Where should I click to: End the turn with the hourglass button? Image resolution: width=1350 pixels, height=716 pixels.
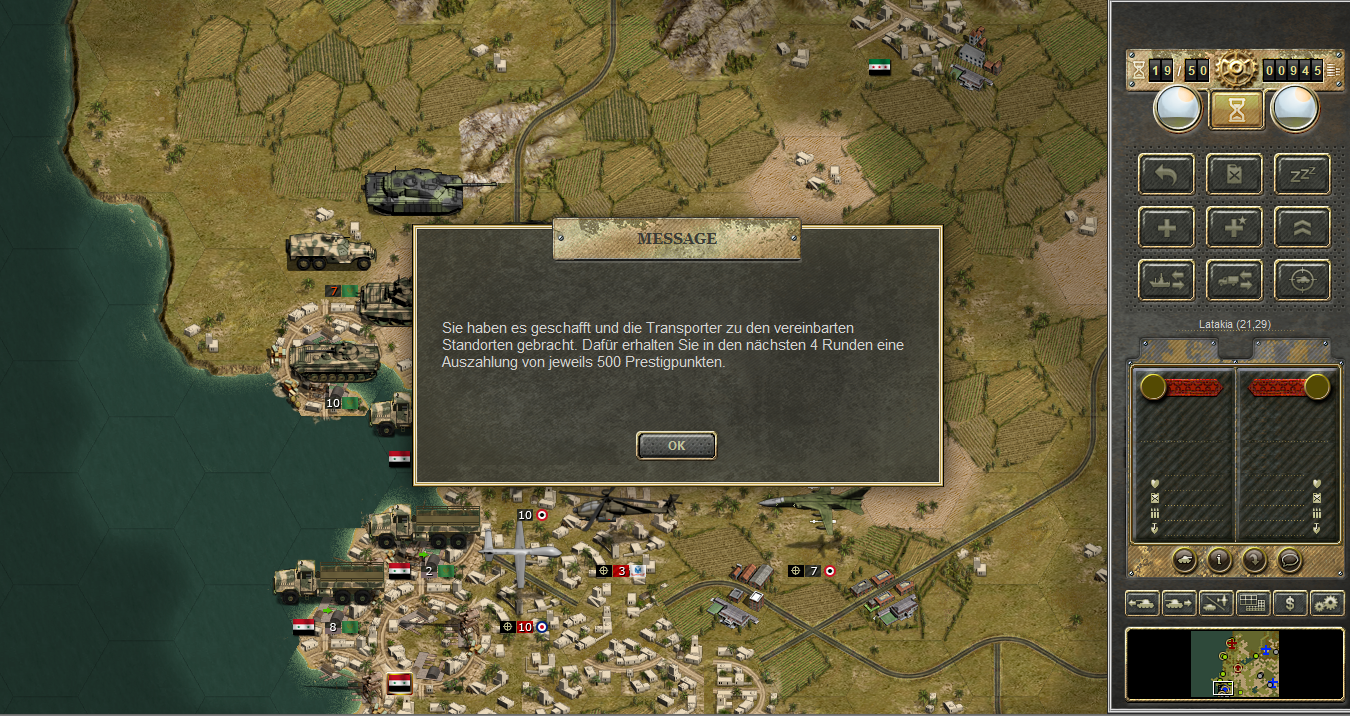[x=1236, y=110]
